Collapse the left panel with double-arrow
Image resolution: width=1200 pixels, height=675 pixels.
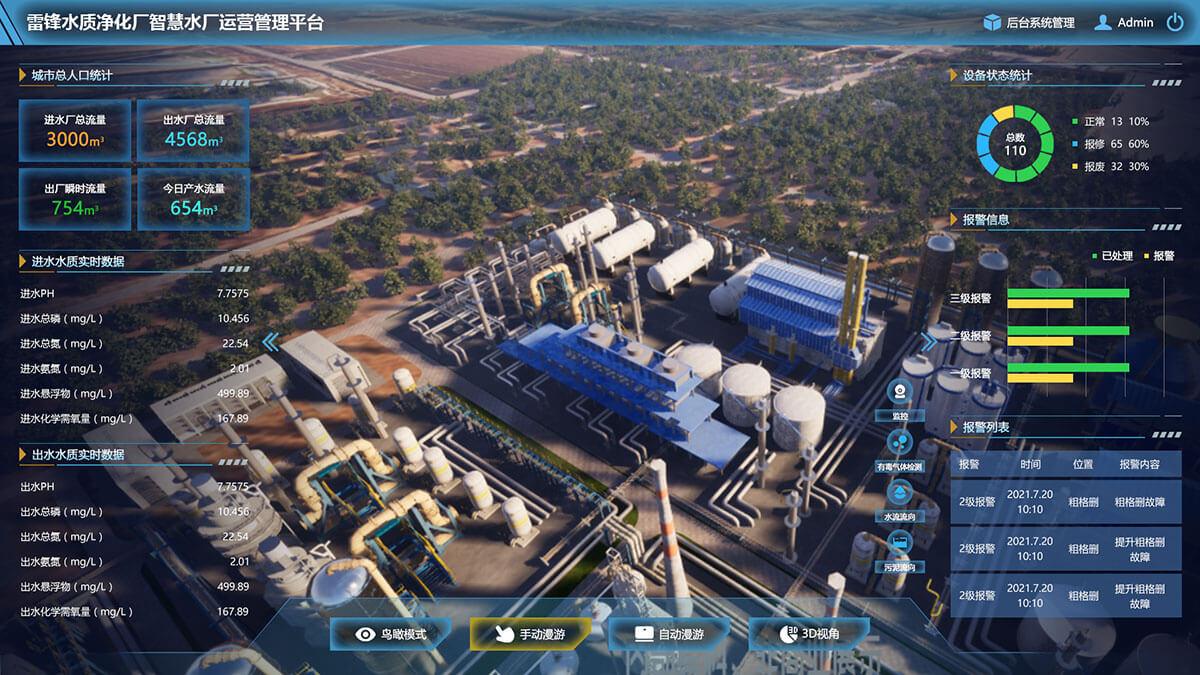270,342
